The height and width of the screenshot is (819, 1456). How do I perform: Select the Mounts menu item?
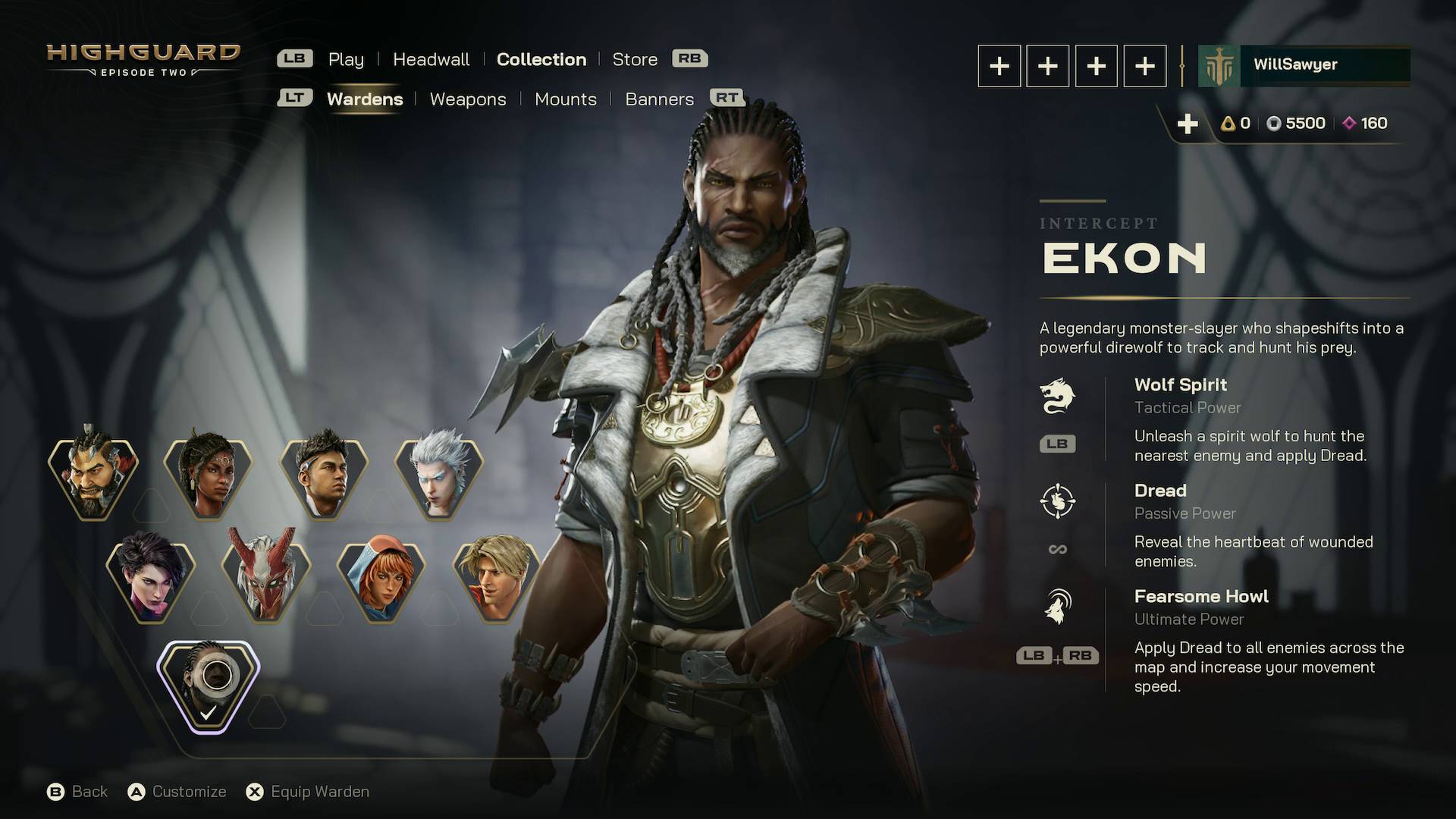566,99
